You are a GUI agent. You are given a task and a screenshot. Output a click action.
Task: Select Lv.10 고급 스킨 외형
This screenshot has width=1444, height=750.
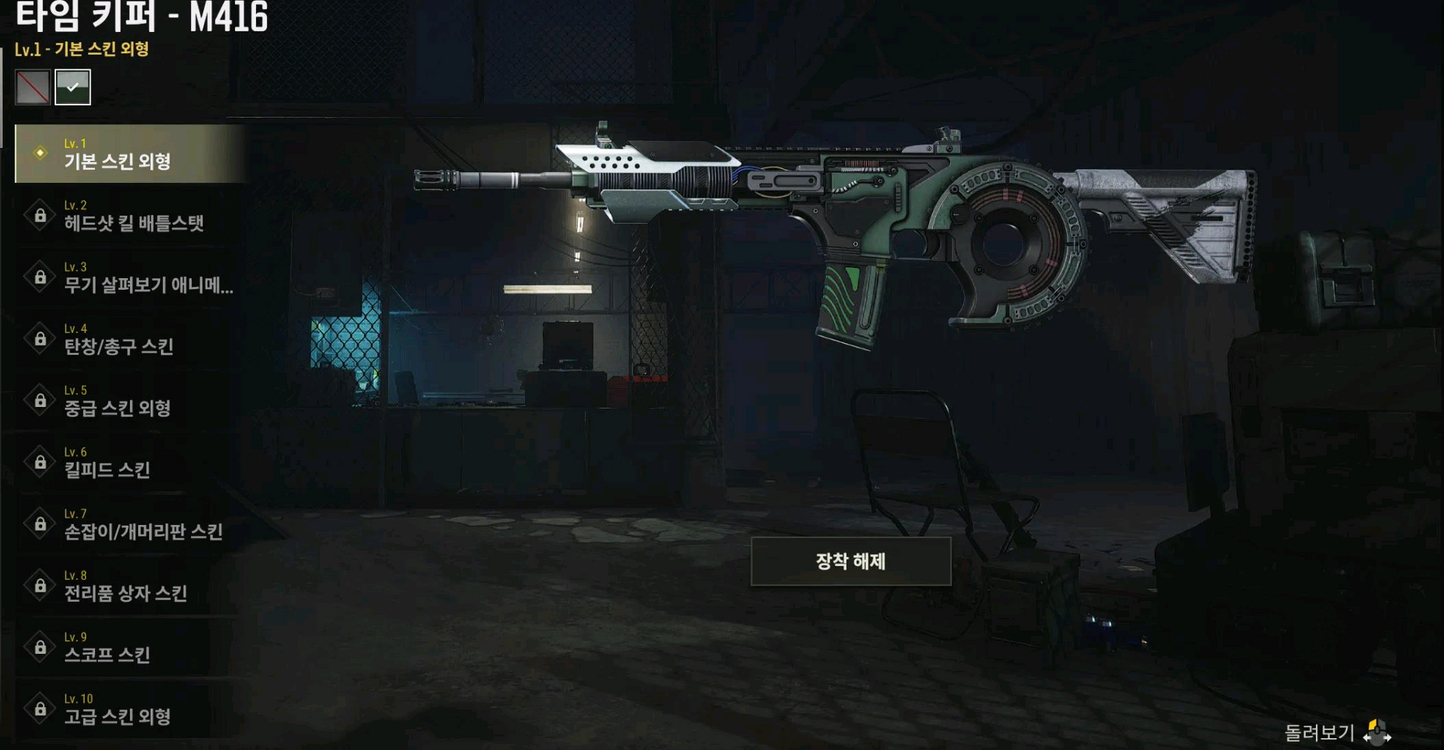coord(130,709)
